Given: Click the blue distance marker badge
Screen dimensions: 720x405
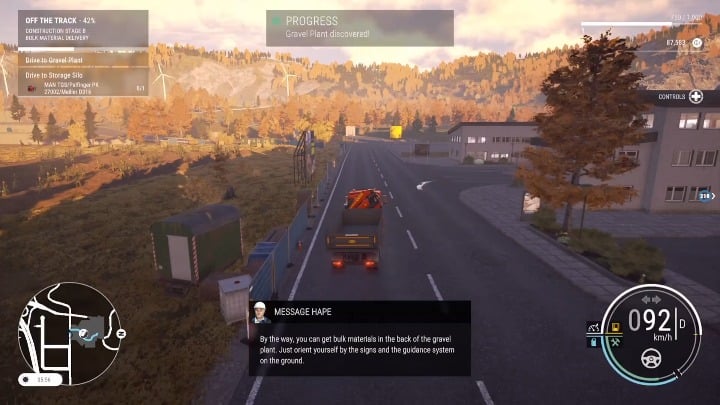Looking at the screenshot, I should (x=703, y=196).
